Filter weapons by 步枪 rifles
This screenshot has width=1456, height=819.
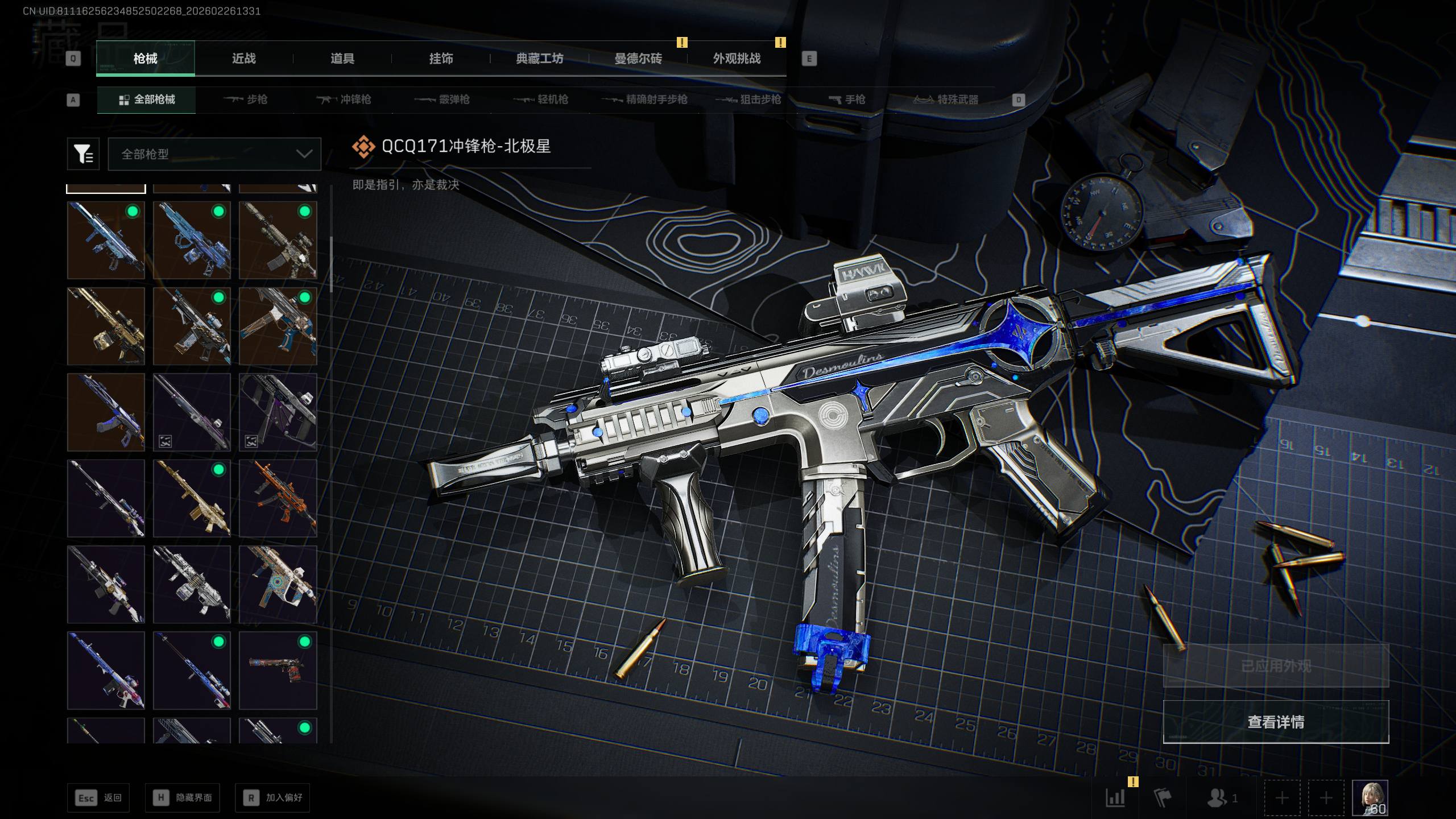click(x=246, y=100)
